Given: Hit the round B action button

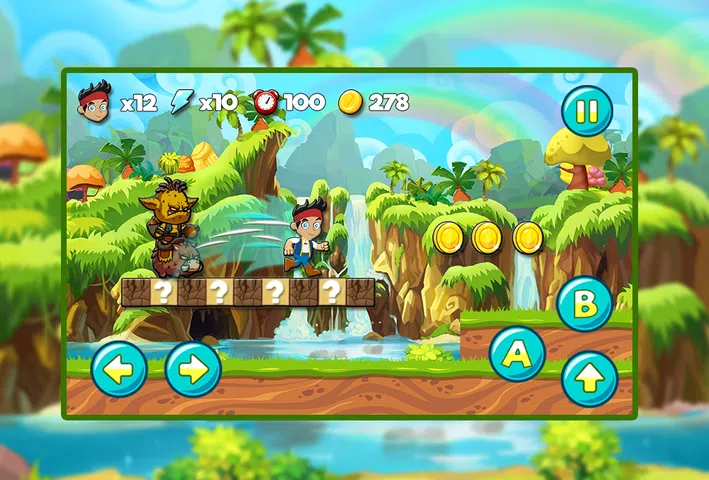Looking at the screenshot, I should pos(585,304).
